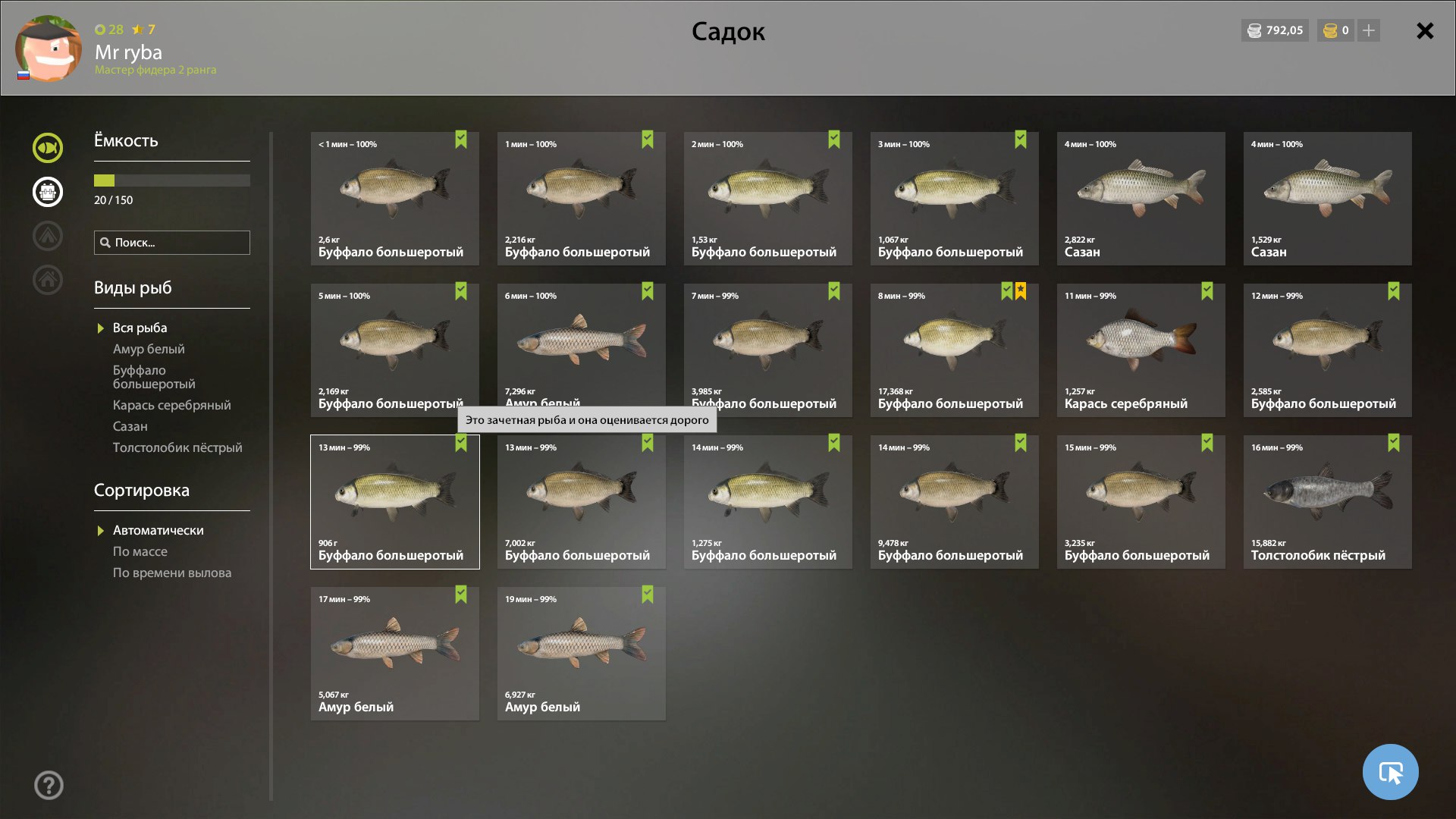Filter fish by Амур белый
This screenshot has width=1456, height=819.
[149, 349]
